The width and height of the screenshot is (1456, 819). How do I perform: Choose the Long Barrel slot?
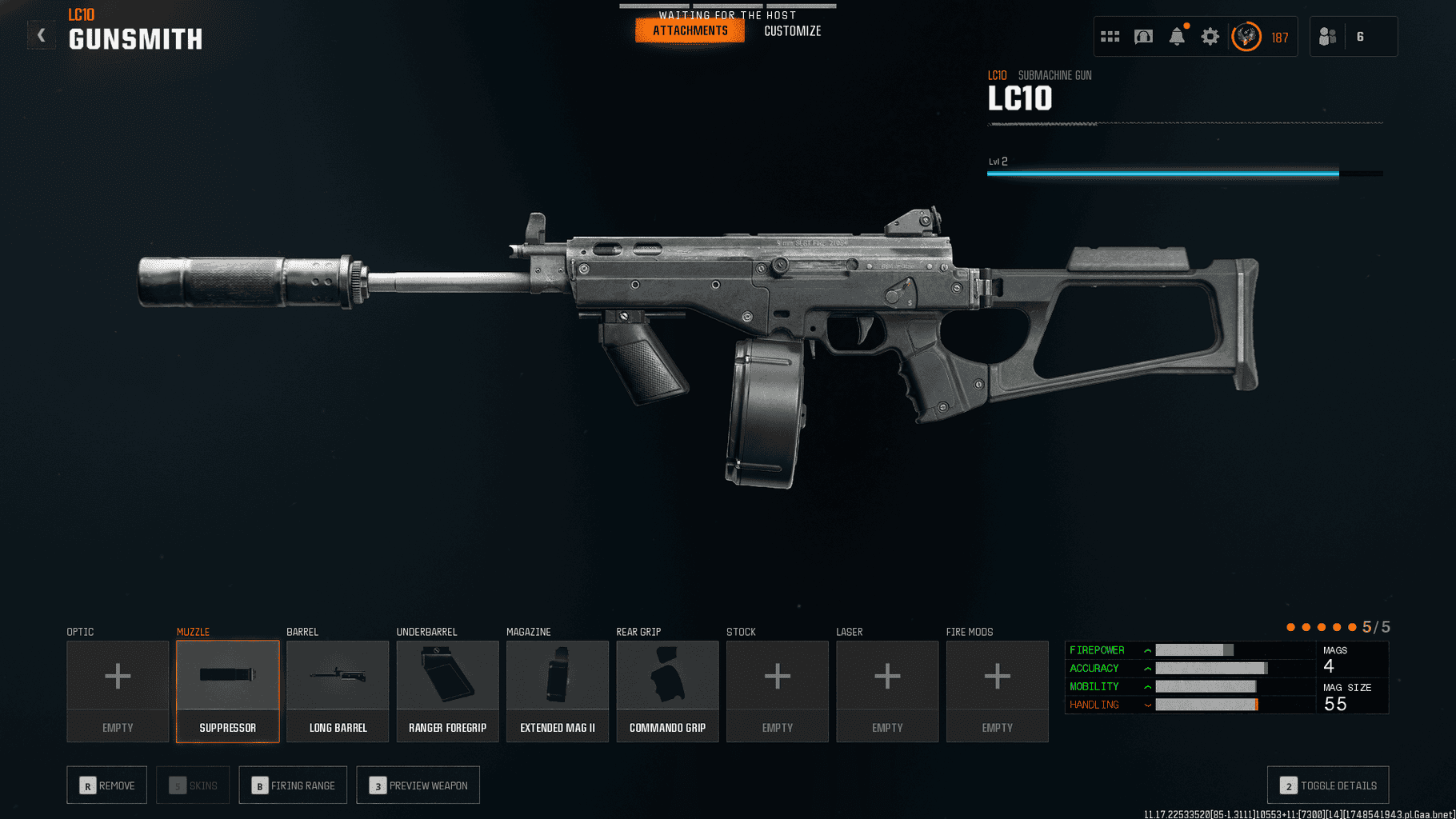coord(338,691)
